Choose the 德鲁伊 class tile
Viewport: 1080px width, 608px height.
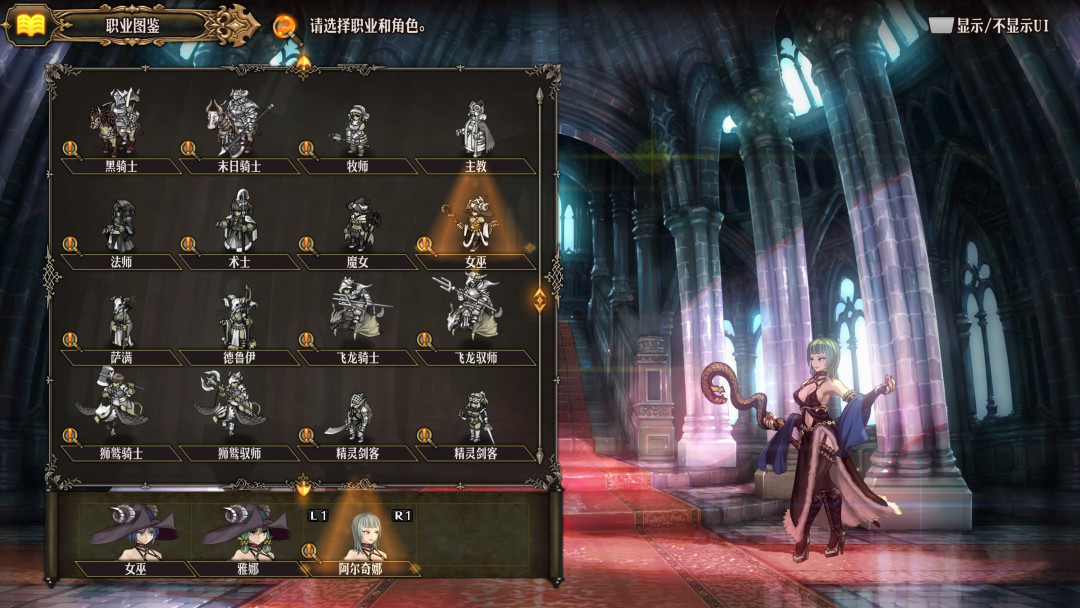239,322
